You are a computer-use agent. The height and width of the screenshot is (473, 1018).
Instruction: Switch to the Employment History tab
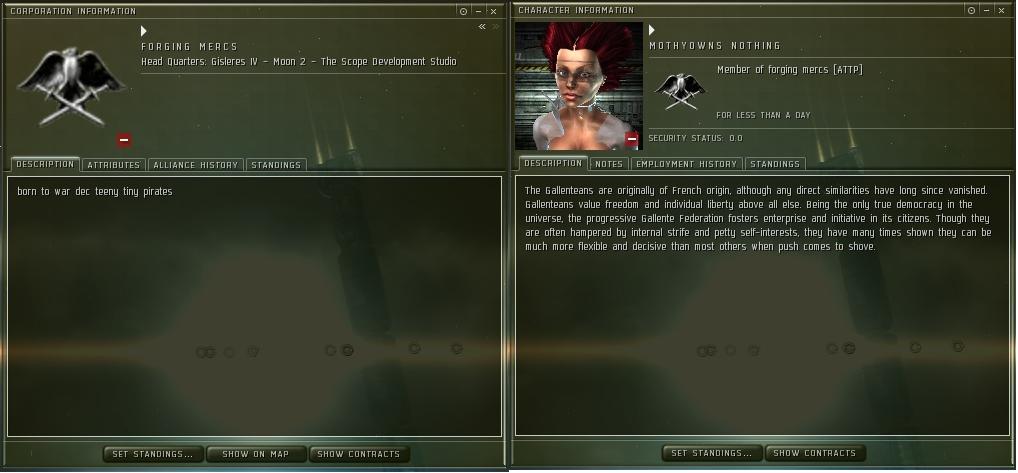point(686,164)
